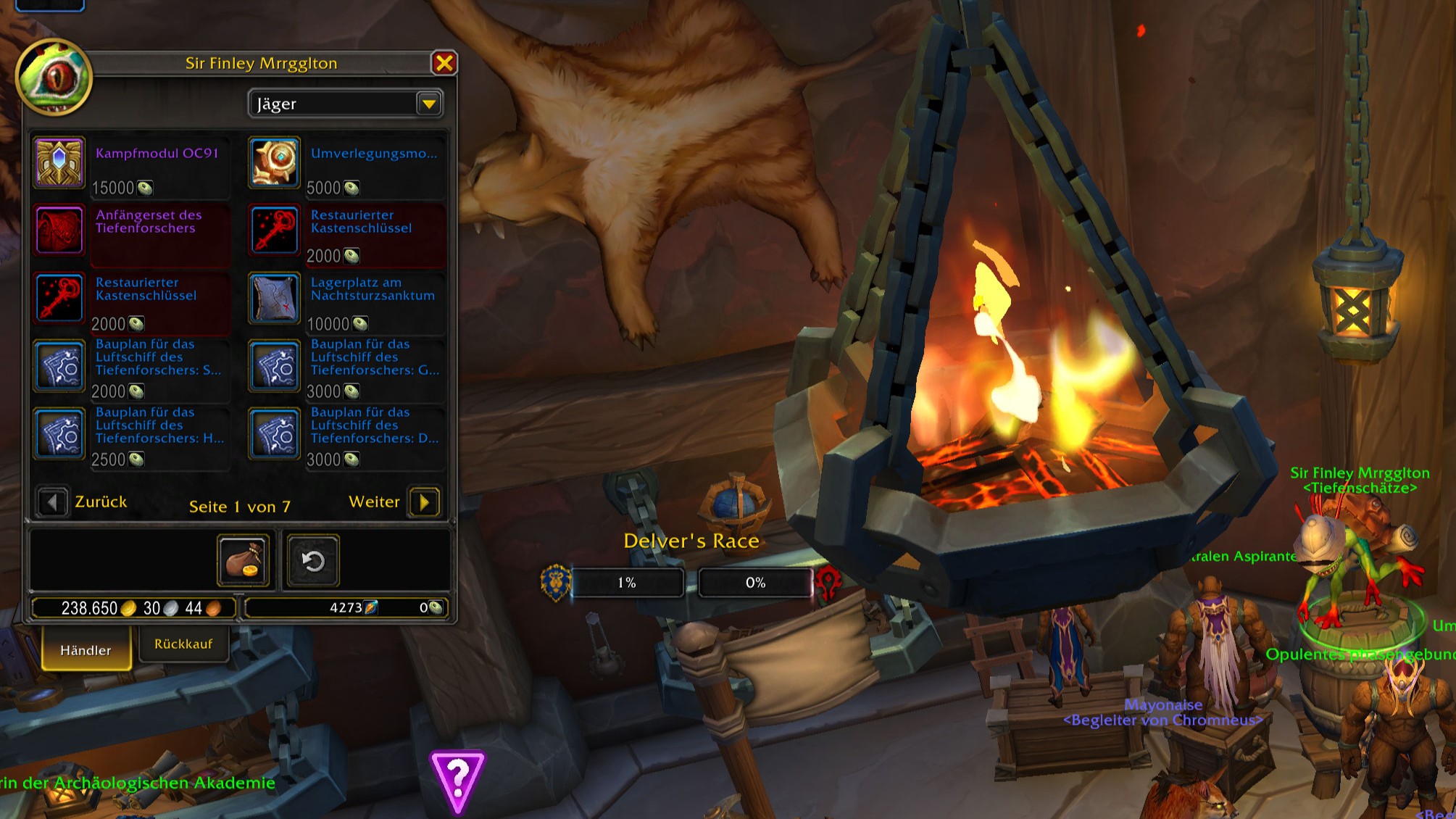Select the airship blueprint priced at 2500
Viewport: 1456px width, 819px height.
tap(59, 434)
